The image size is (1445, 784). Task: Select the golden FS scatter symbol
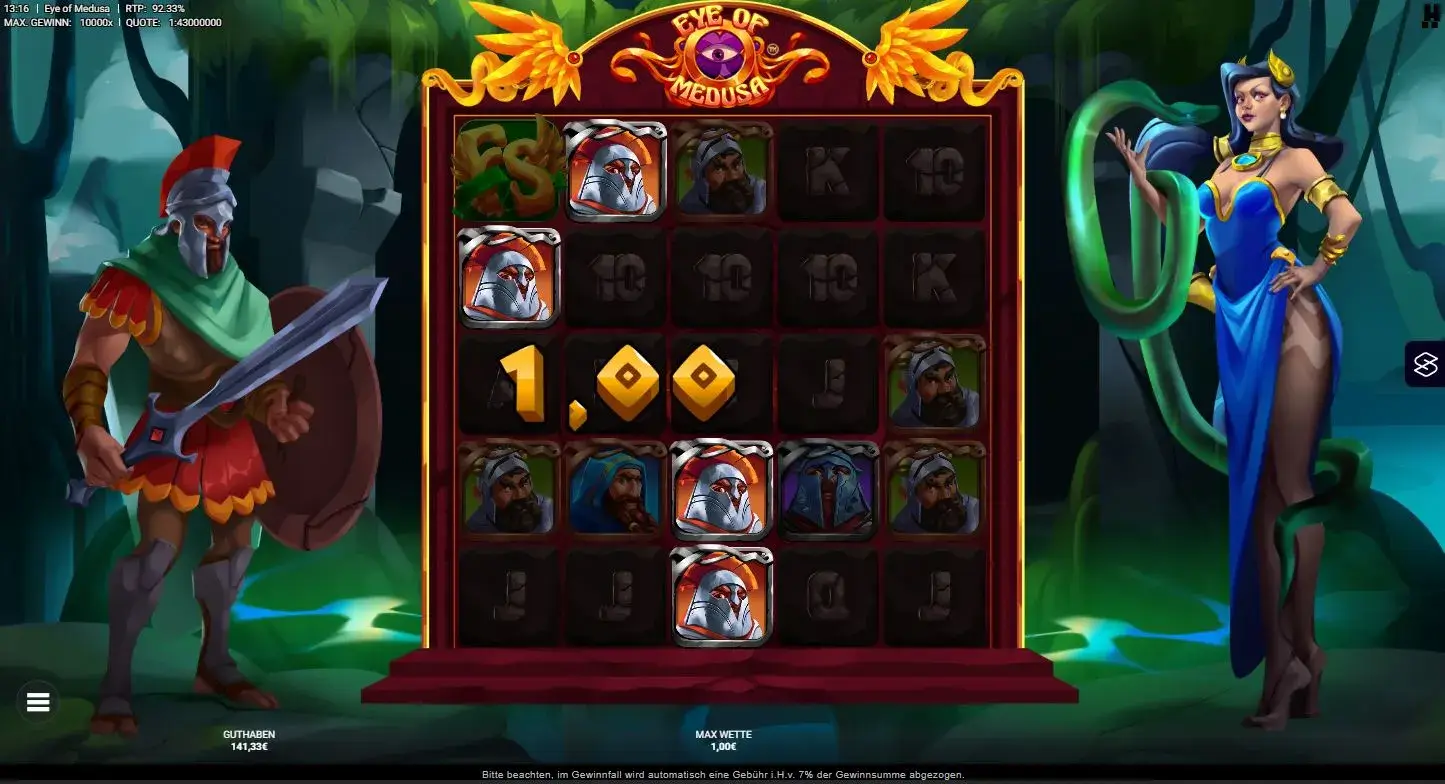[x=506, y=172]
